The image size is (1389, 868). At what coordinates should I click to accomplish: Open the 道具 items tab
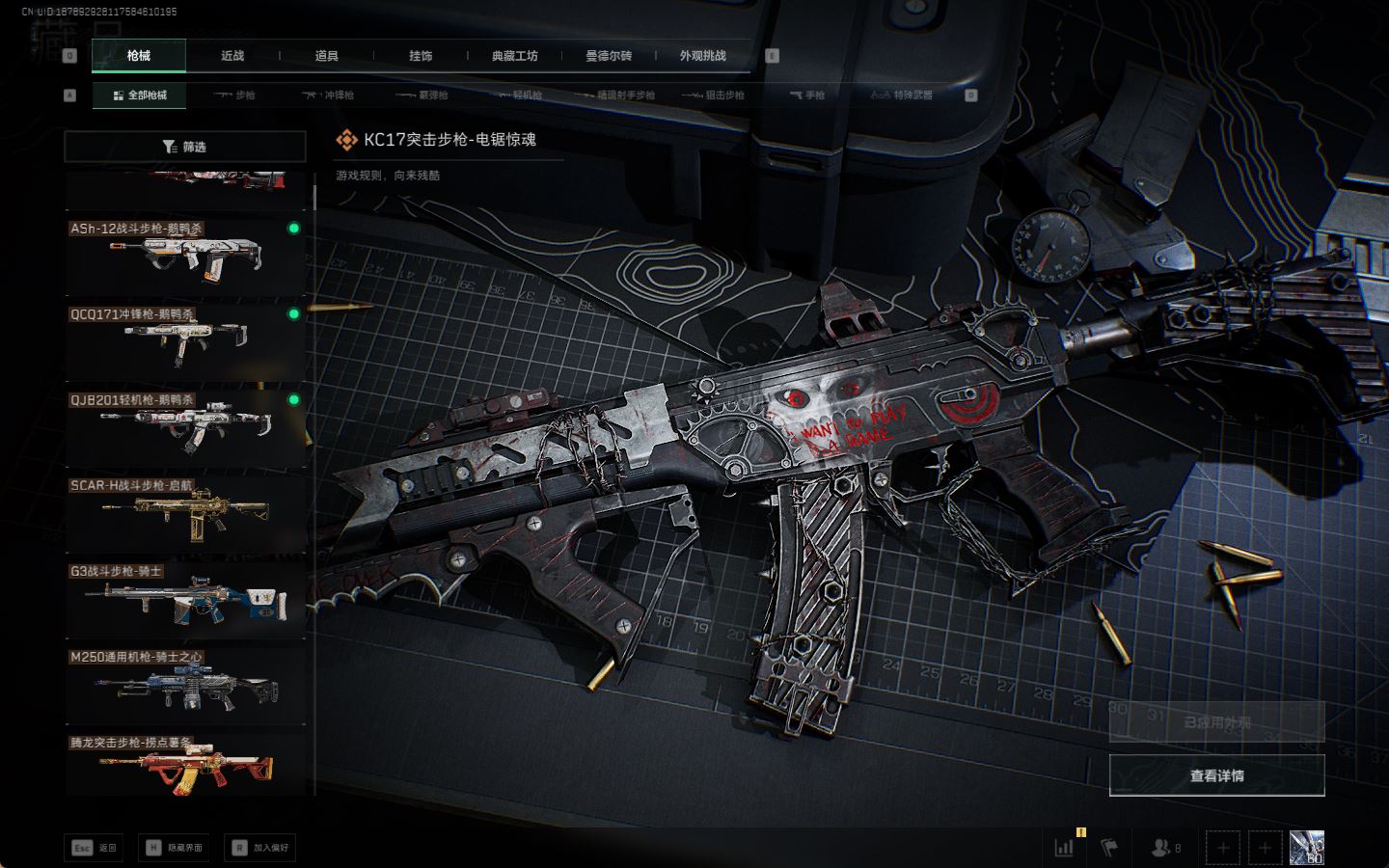327,56
